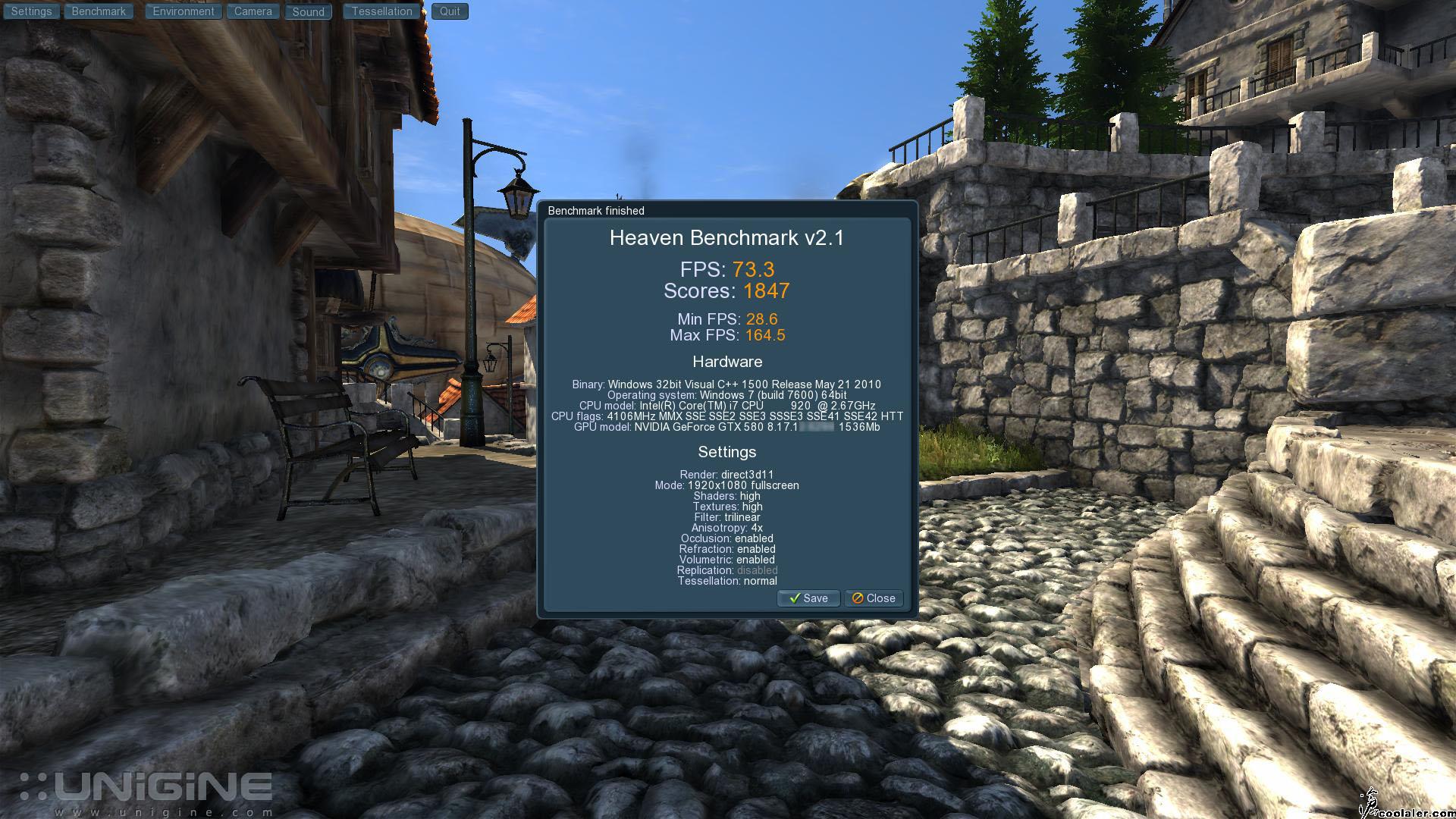Viewport: 1456px width, 819px height.
Task: Open the Environment options
Action: pos(183,11)
